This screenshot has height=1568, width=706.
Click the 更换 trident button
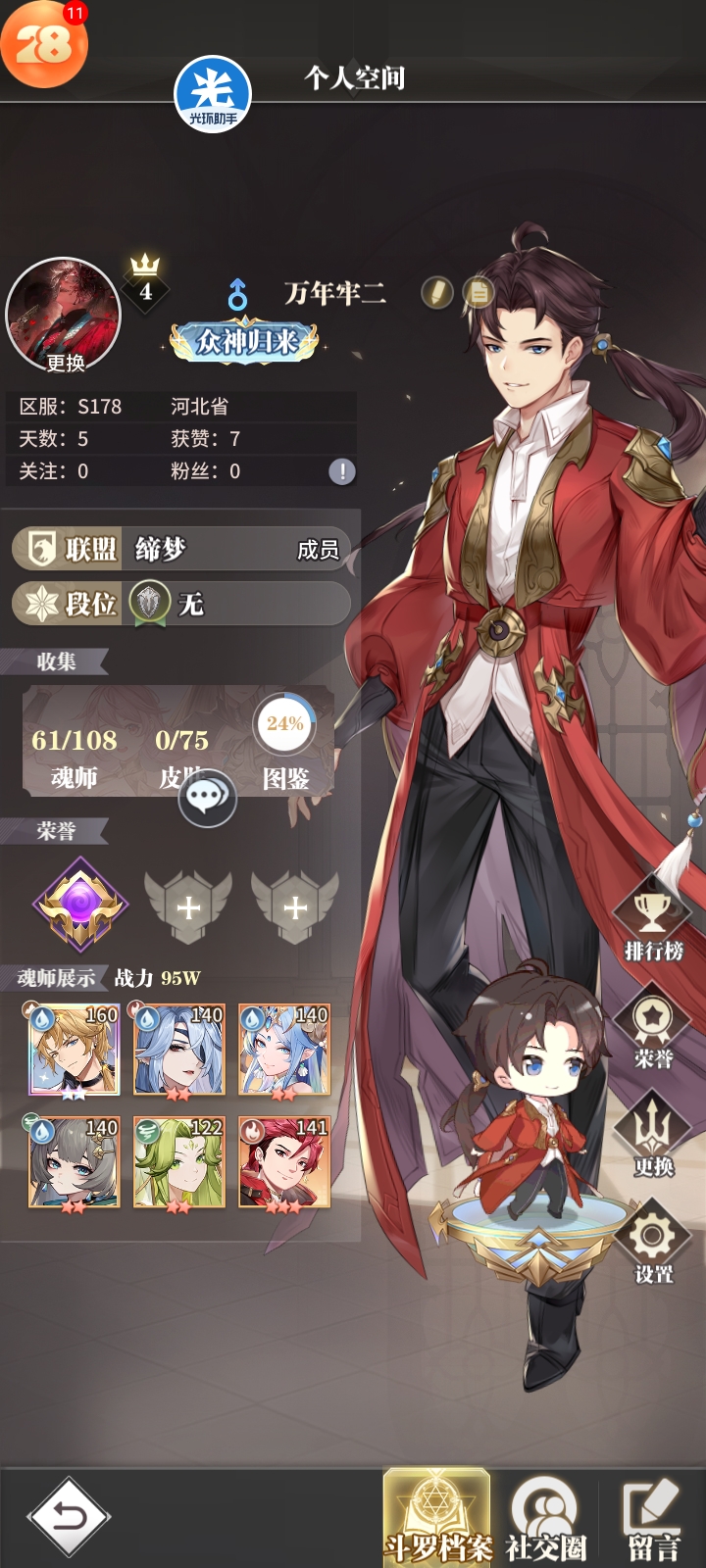[653, 1139]
